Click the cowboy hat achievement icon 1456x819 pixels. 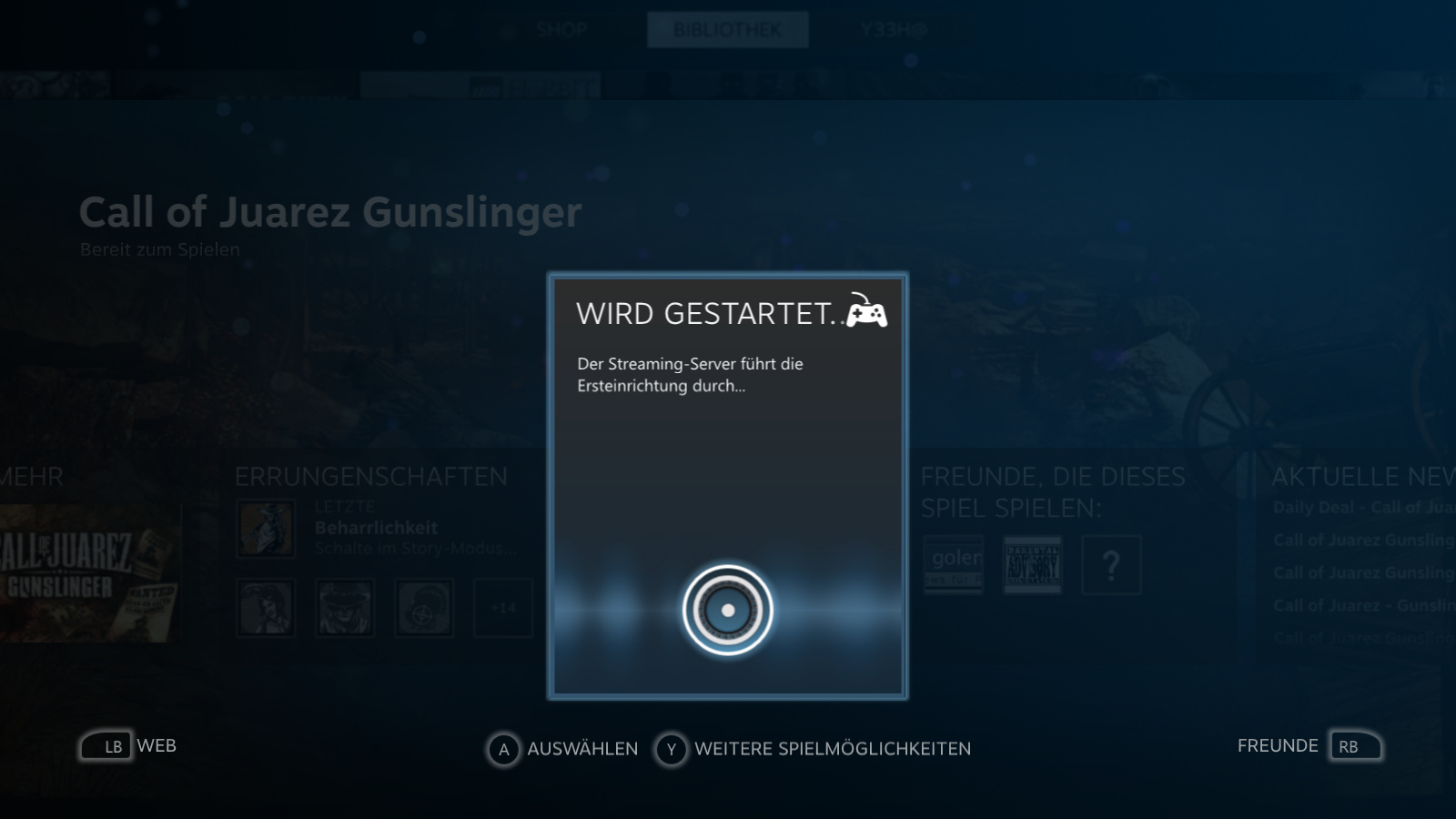(x=345, y=607)
